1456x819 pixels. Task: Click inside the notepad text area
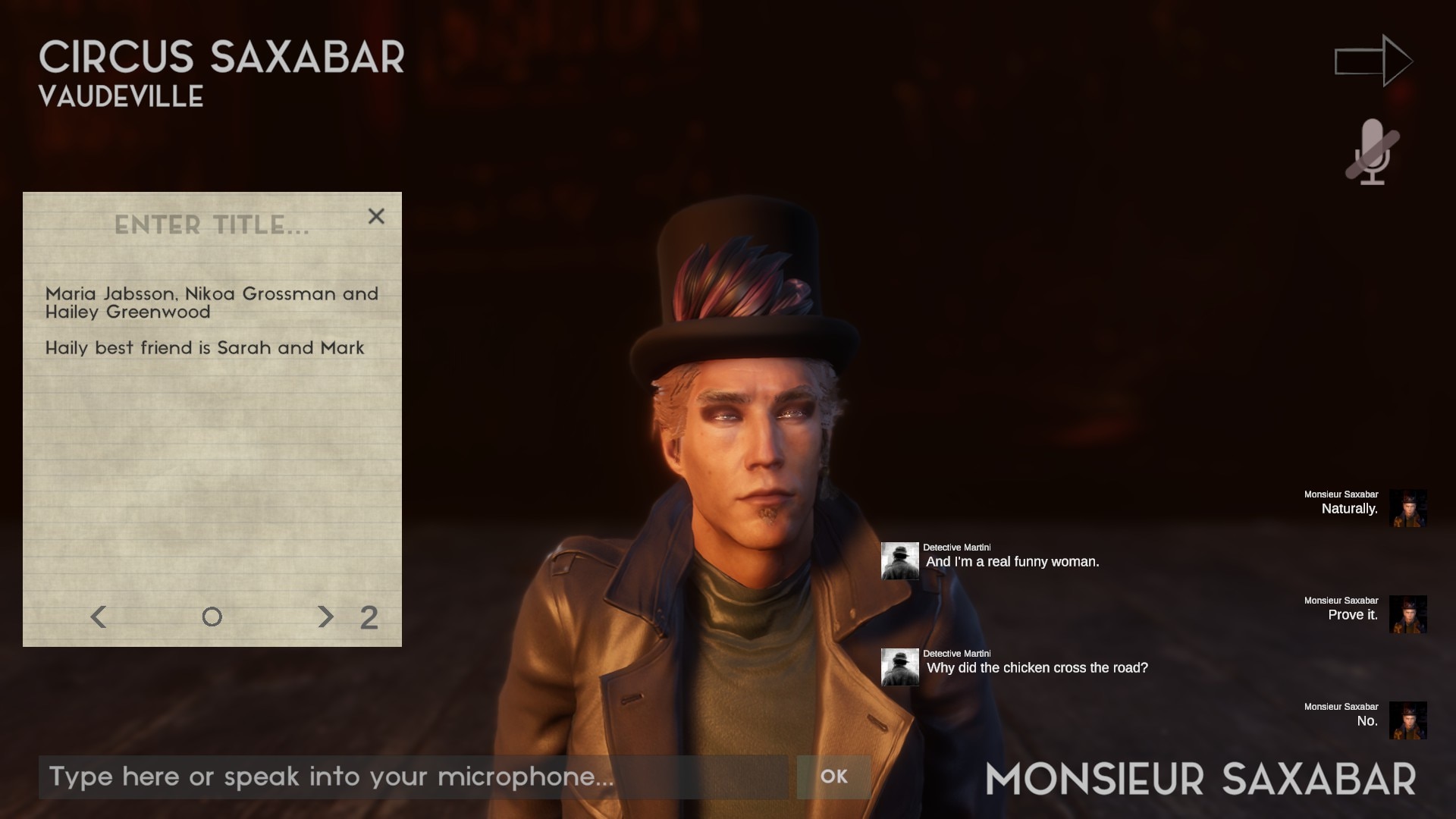(x=212, y=455)
